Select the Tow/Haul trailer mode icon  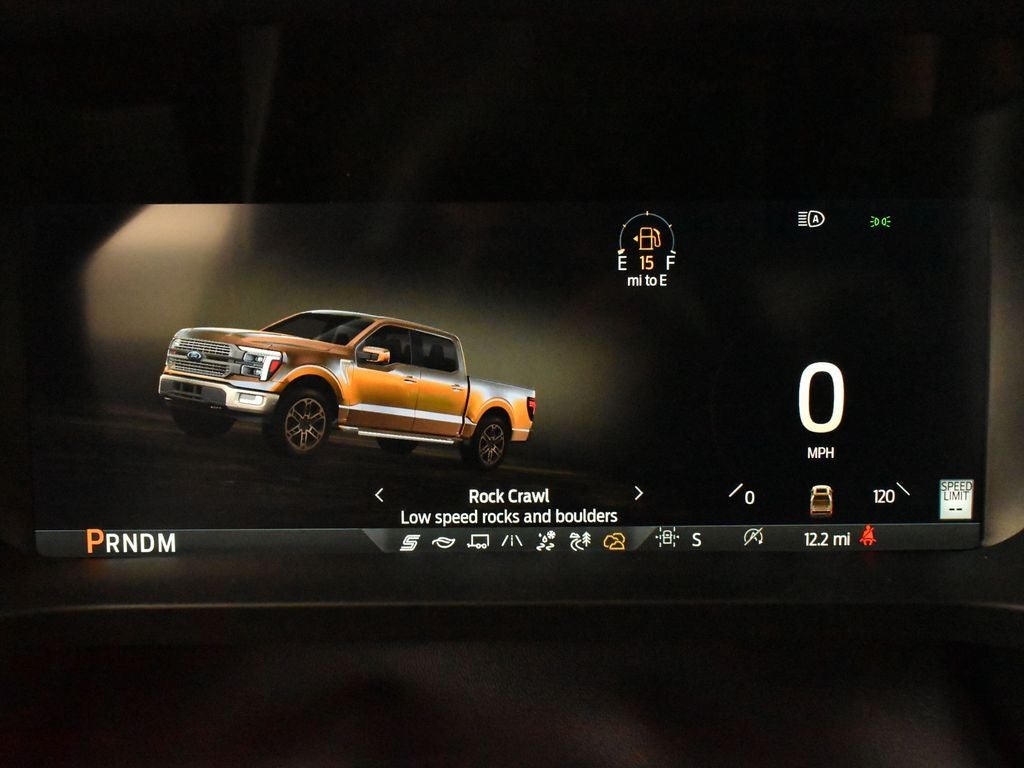(x=479, y=541)
